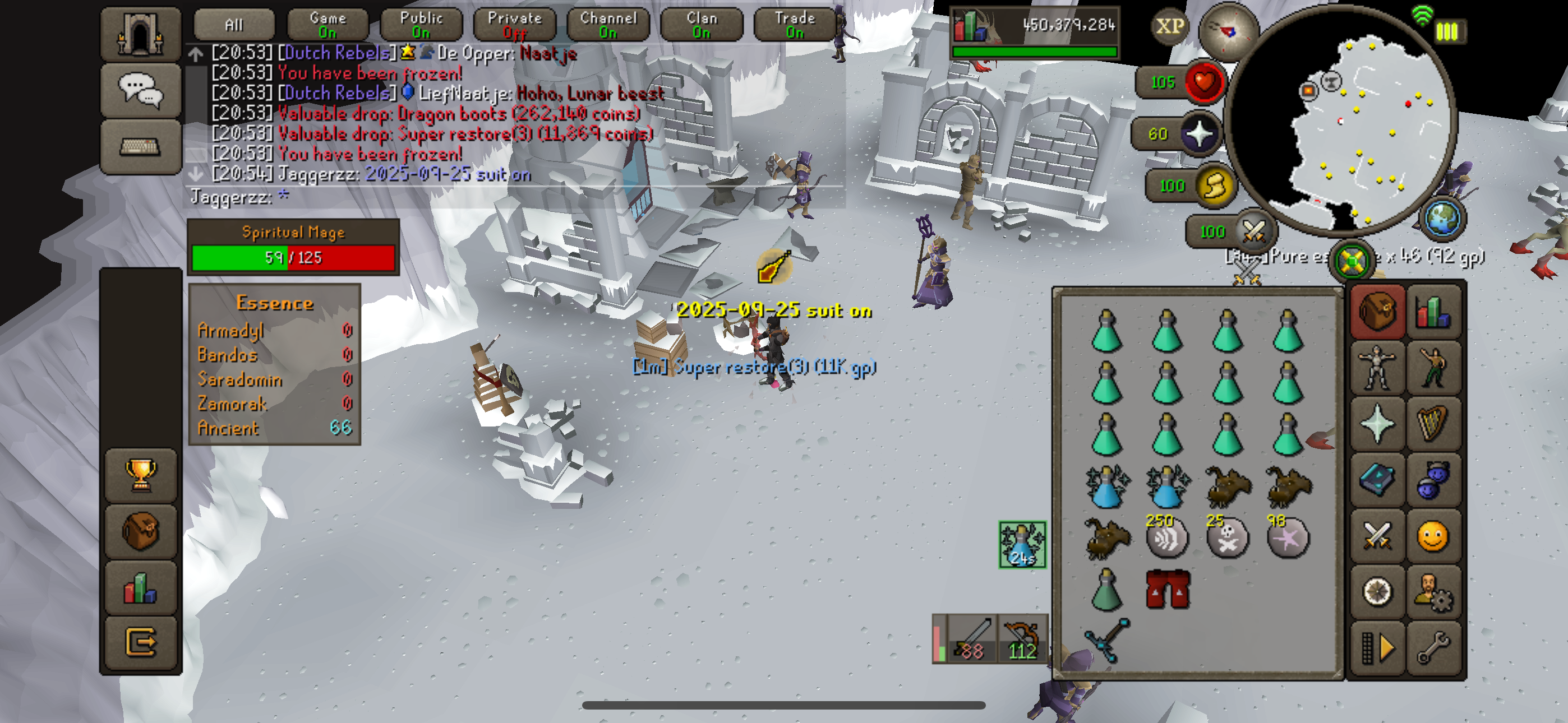Toggle the XP drops button

point(1170,26)
